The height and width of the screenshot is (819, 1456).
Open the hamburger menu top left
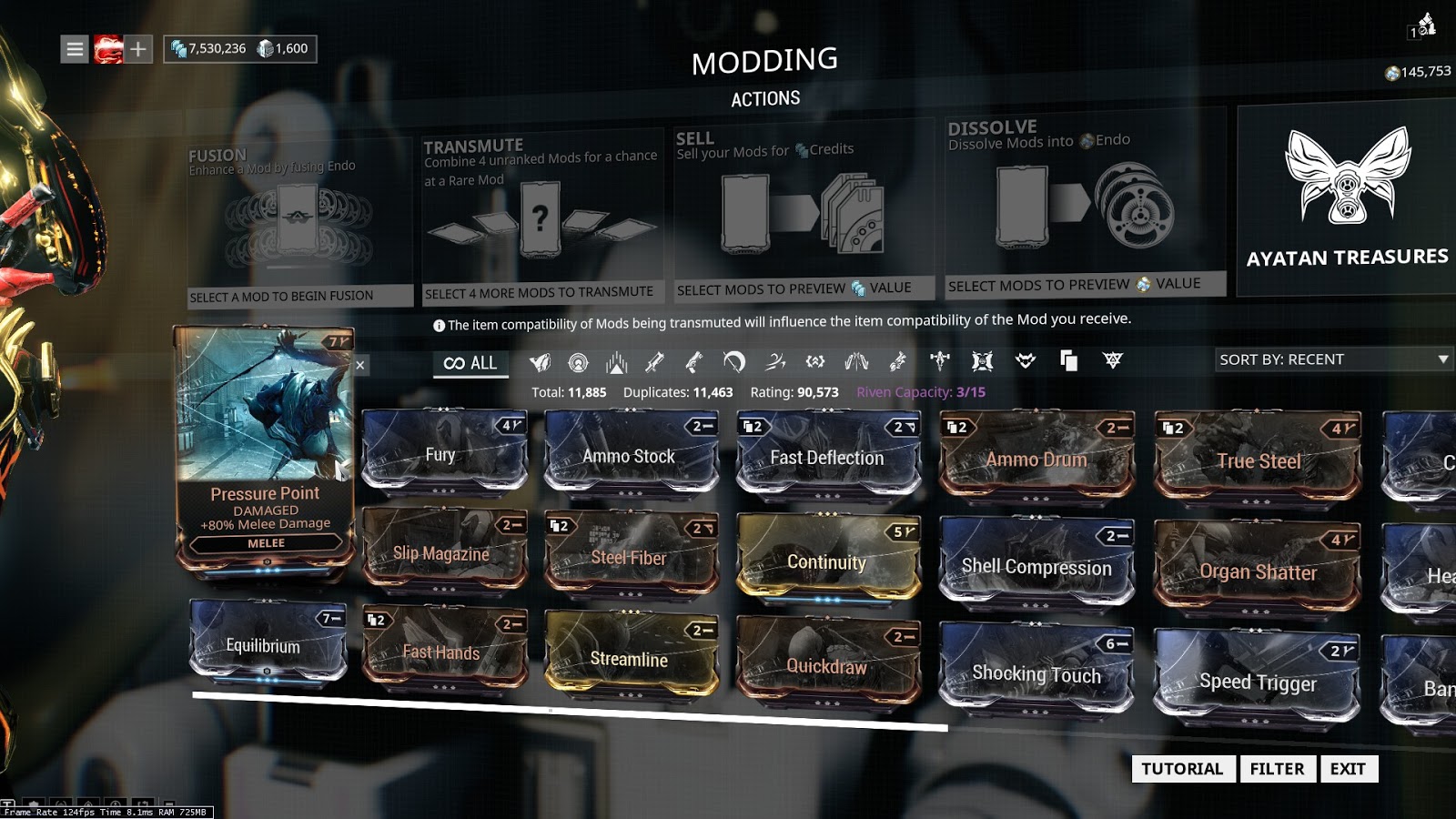tap(74, 48)
